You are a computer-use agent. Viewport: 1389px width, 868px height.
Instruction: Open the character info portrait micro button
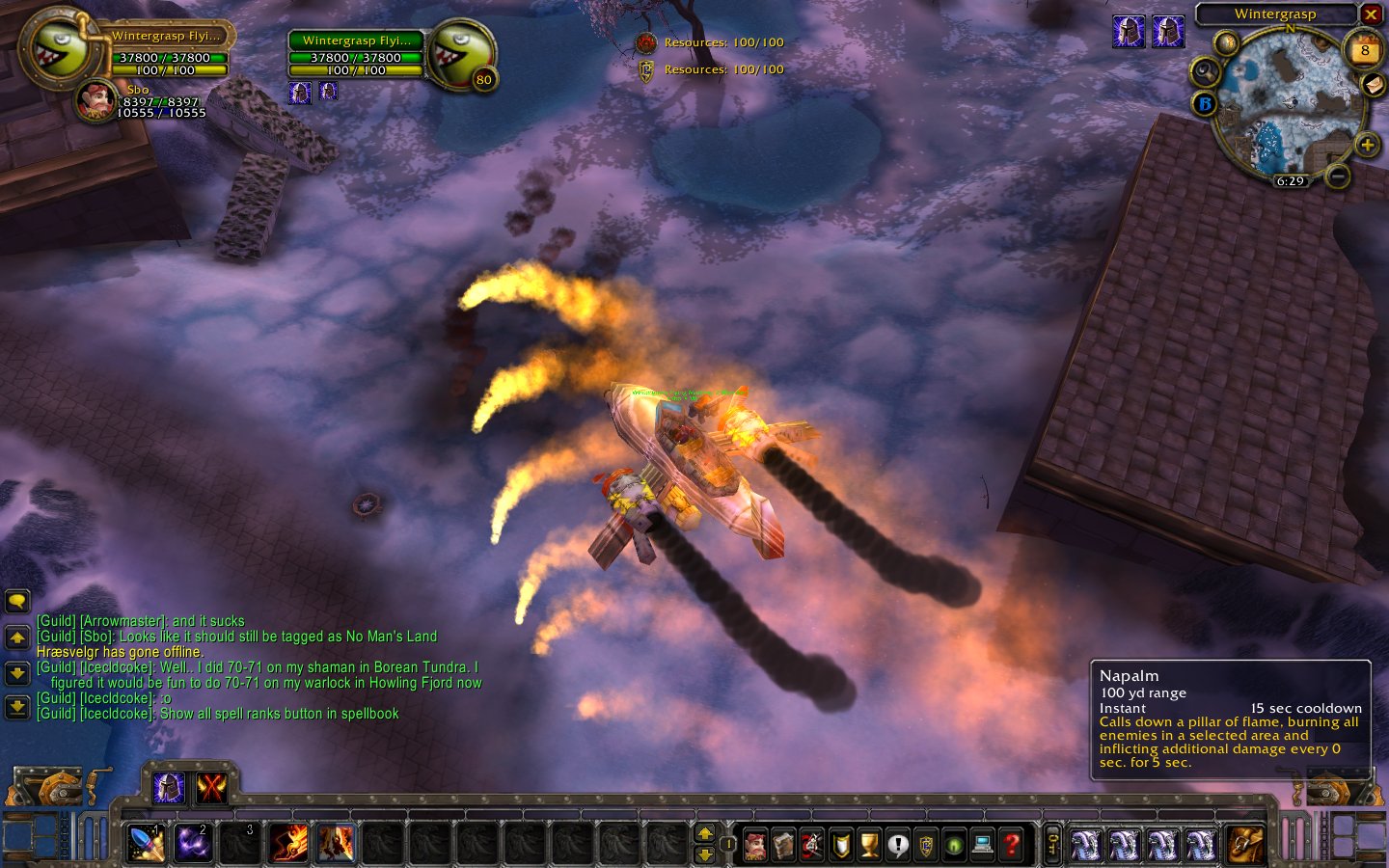click(755, 846)
